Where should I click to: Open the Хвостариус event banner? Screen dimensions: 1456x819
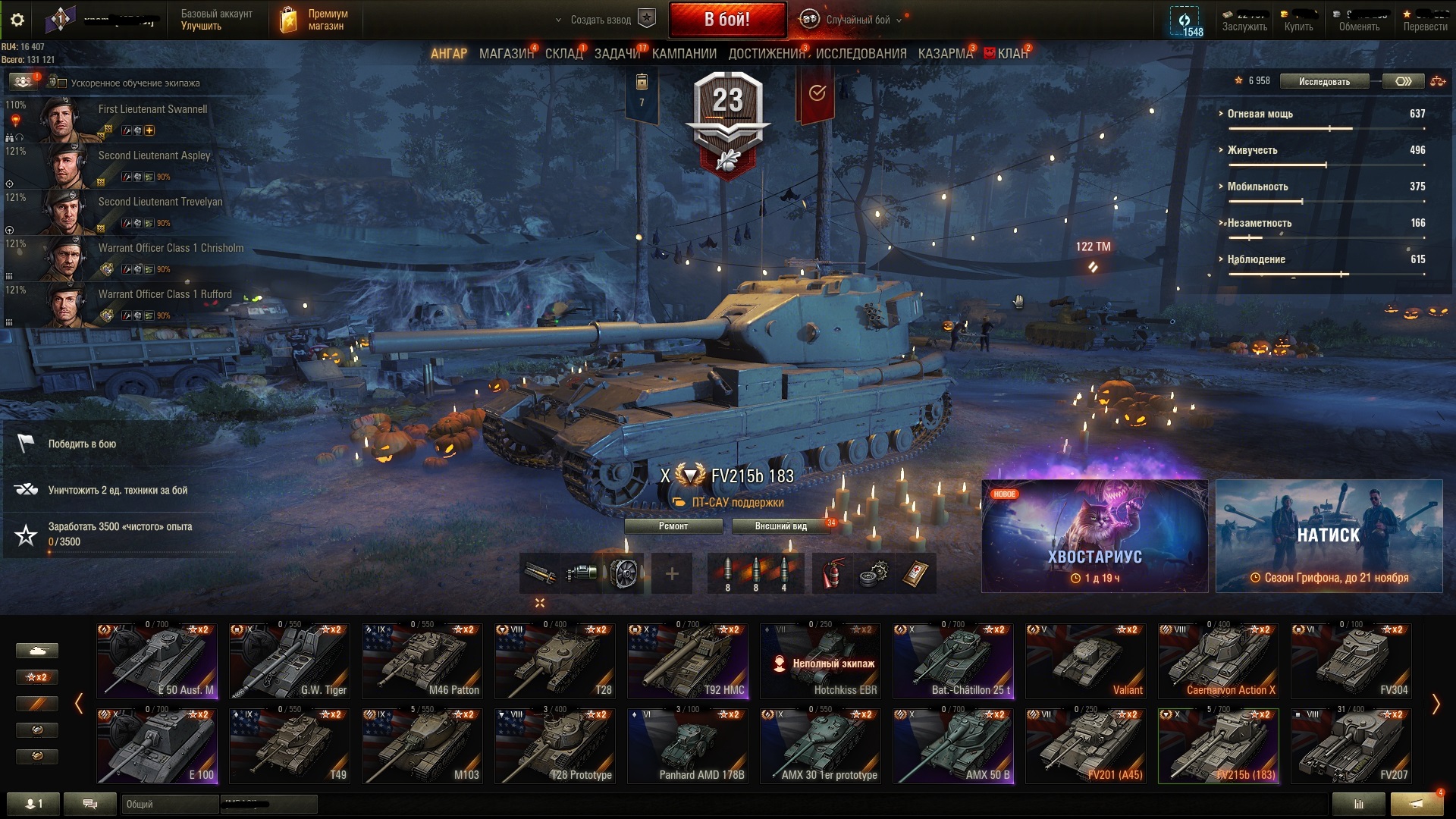click(x=1094, y=536)
